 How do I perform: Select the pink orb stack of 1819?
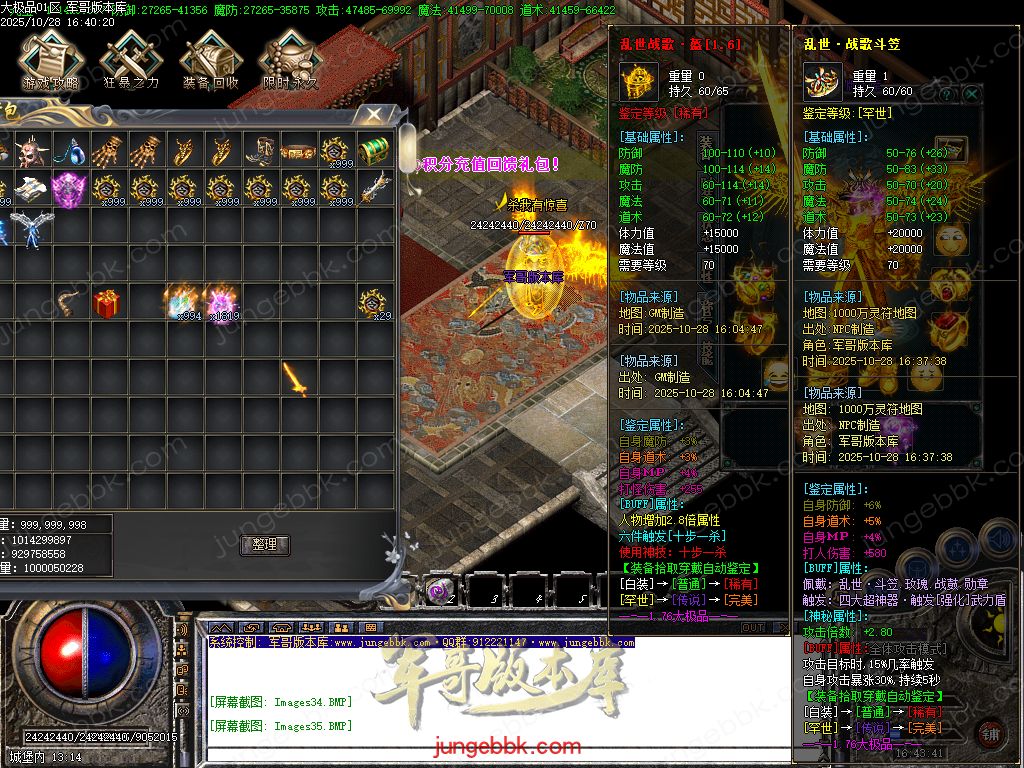coord(220,302)
